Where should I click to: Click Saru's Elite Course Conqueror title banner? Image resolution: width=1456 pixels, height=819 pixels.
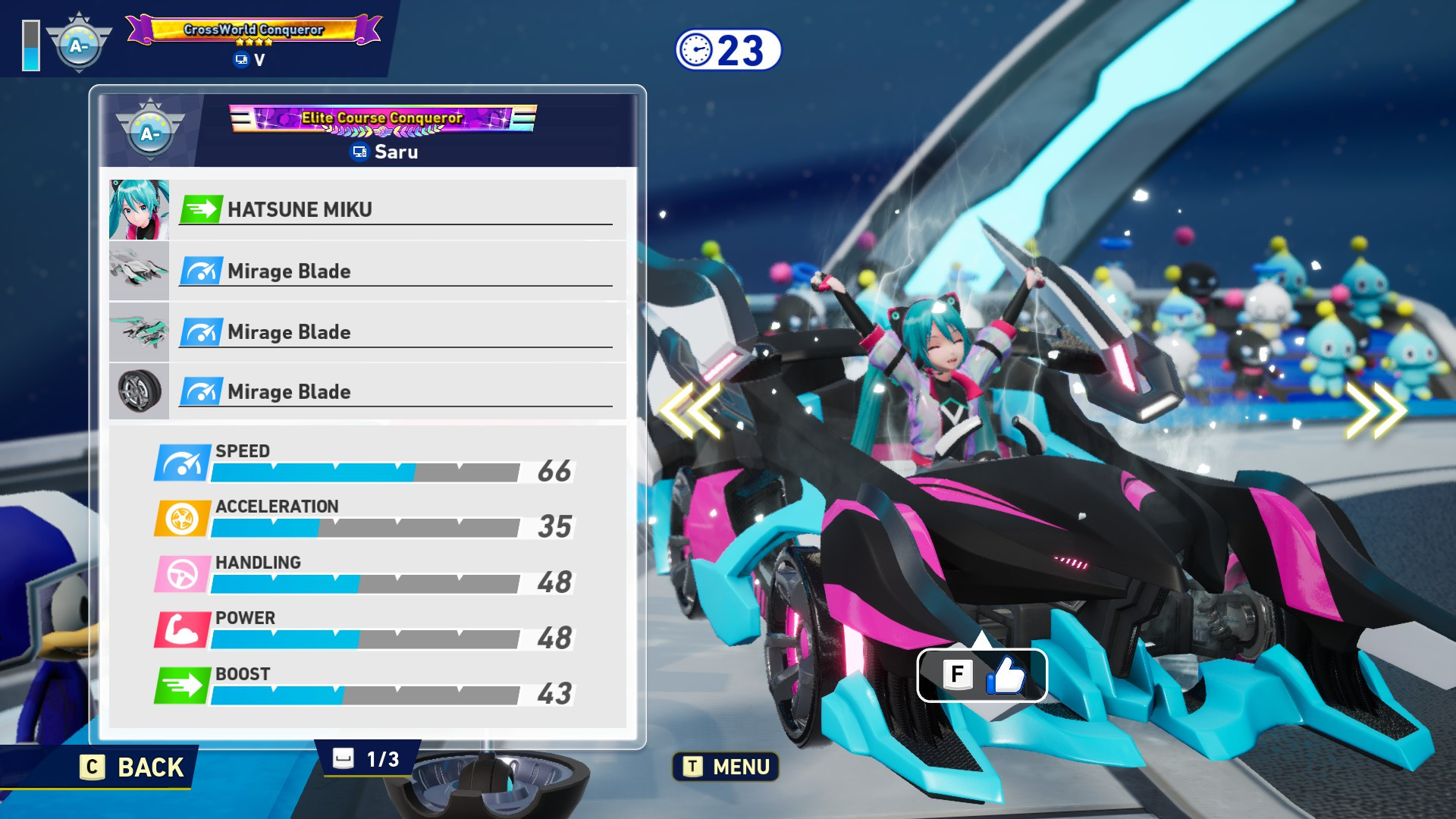coord(383,118)
